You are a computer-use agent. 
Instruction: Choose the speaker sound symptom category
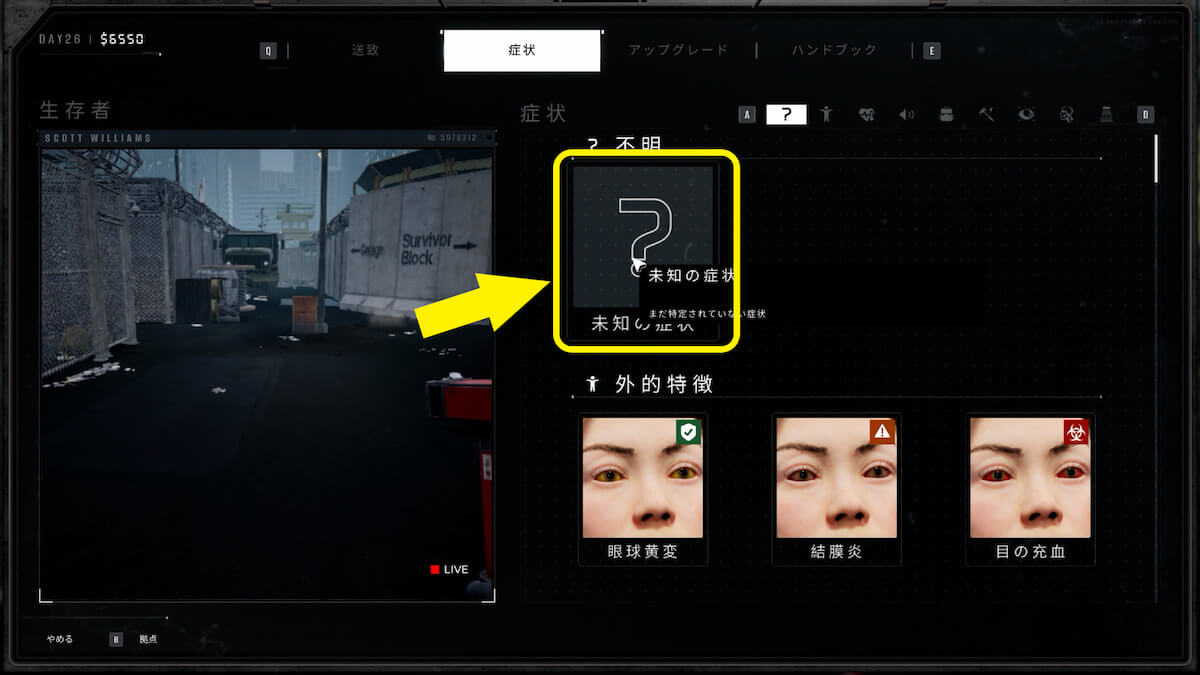(x=906, y=114)
